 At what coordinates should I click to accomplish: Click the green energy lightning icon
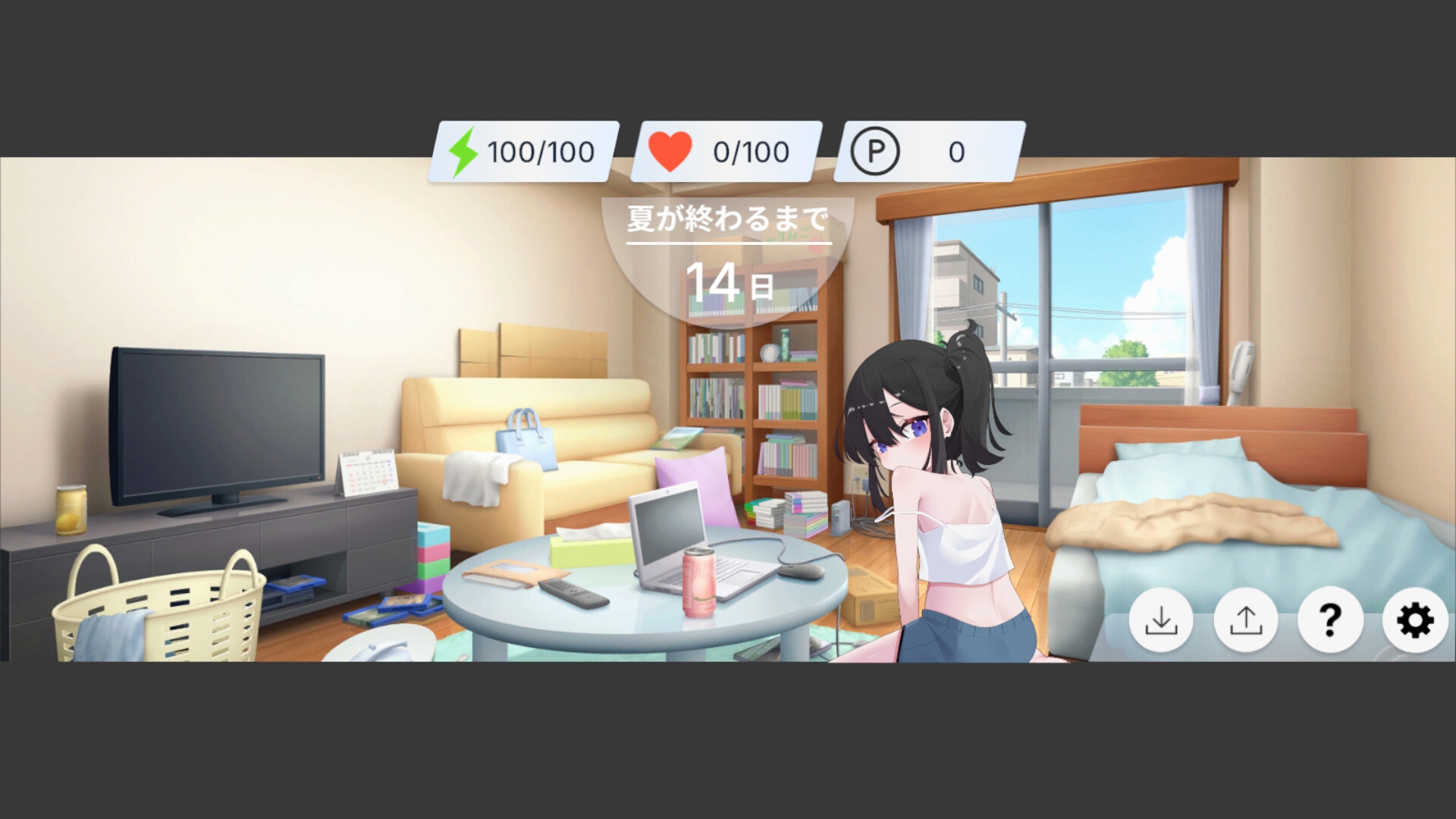[x=464, y=150]
